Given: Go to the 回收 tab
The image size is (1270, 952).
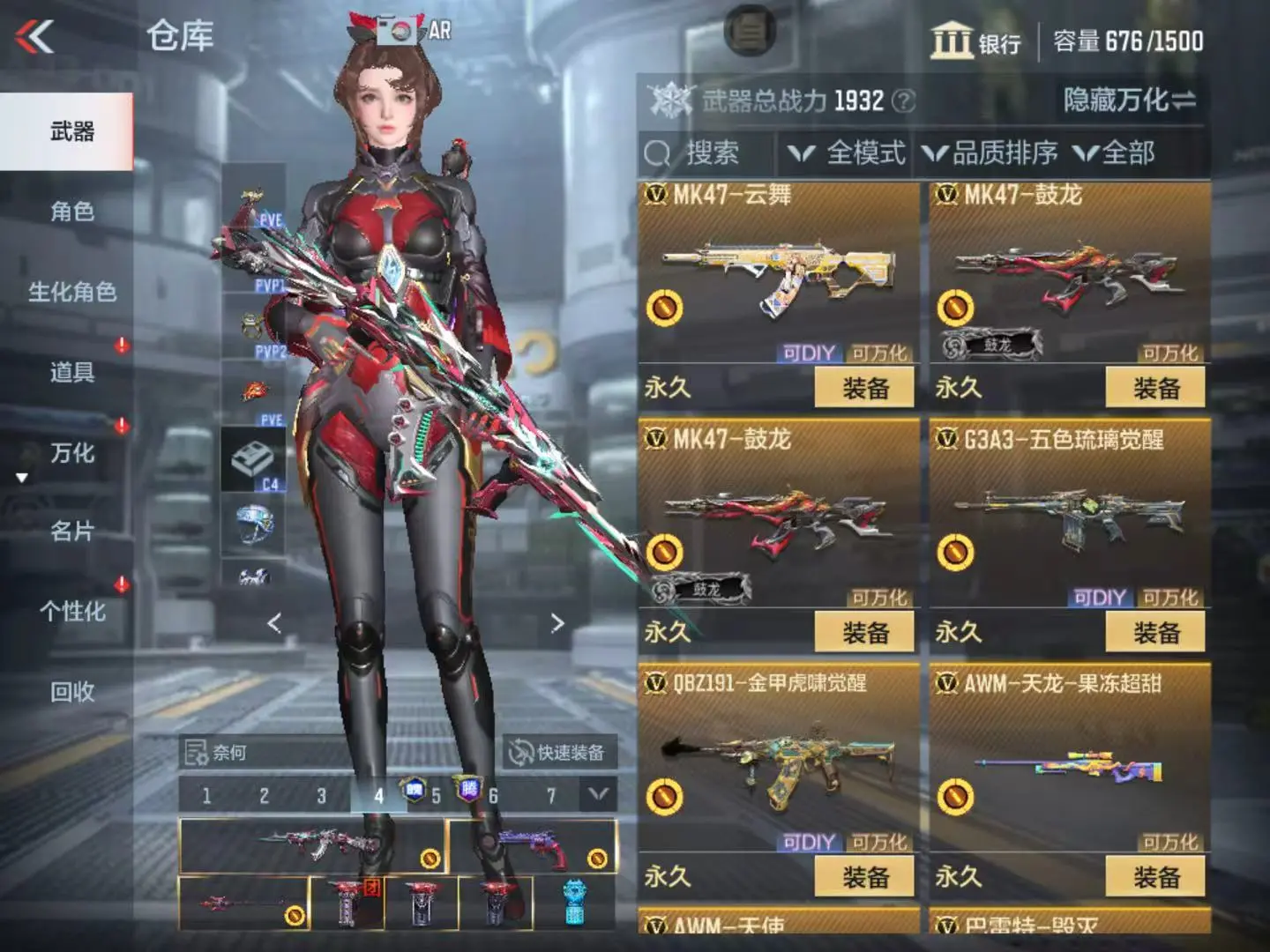Looking at the screenshot, I should tap(71, 692).
